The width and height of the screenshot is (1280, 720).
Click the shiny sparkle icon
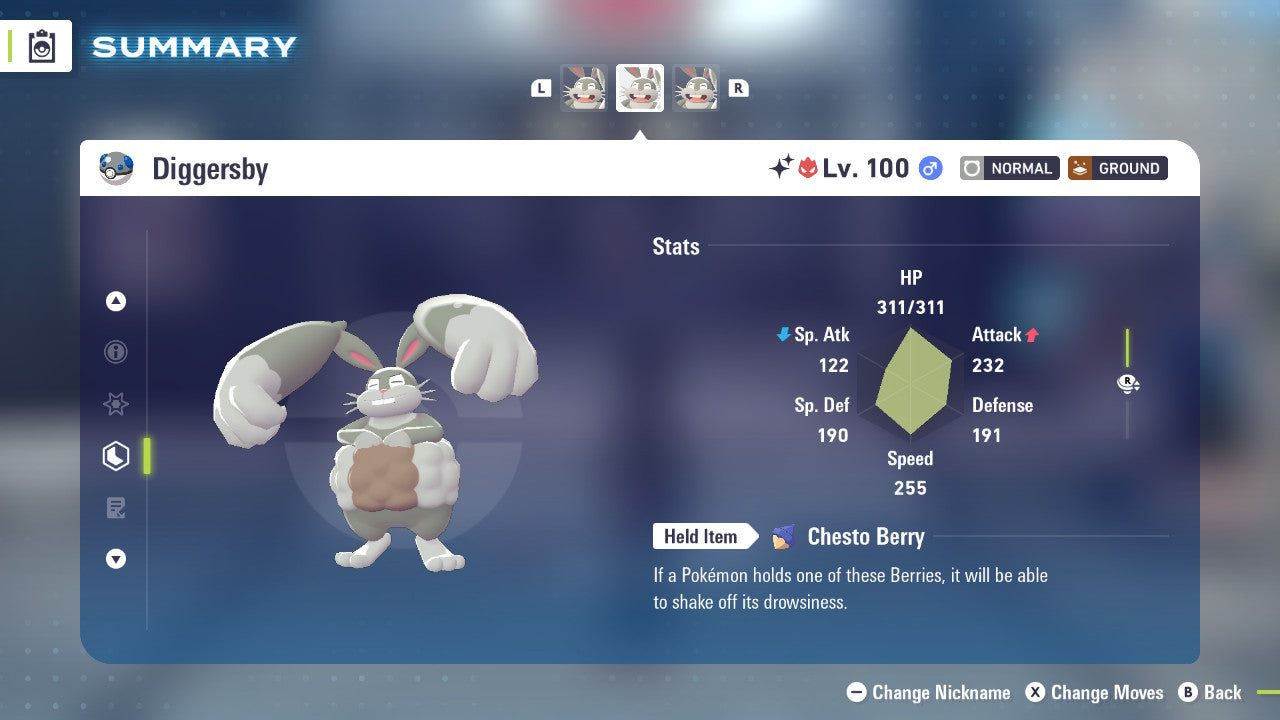pos(783,167)
